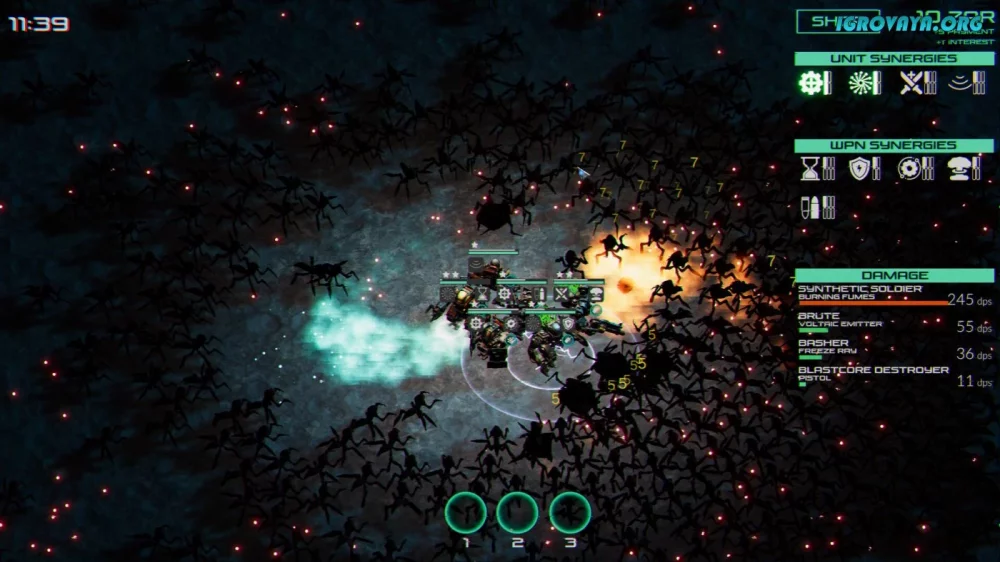Click the Damage panel header
Image resolution: width=1000 pixels, height=562 pixels.
894,275
